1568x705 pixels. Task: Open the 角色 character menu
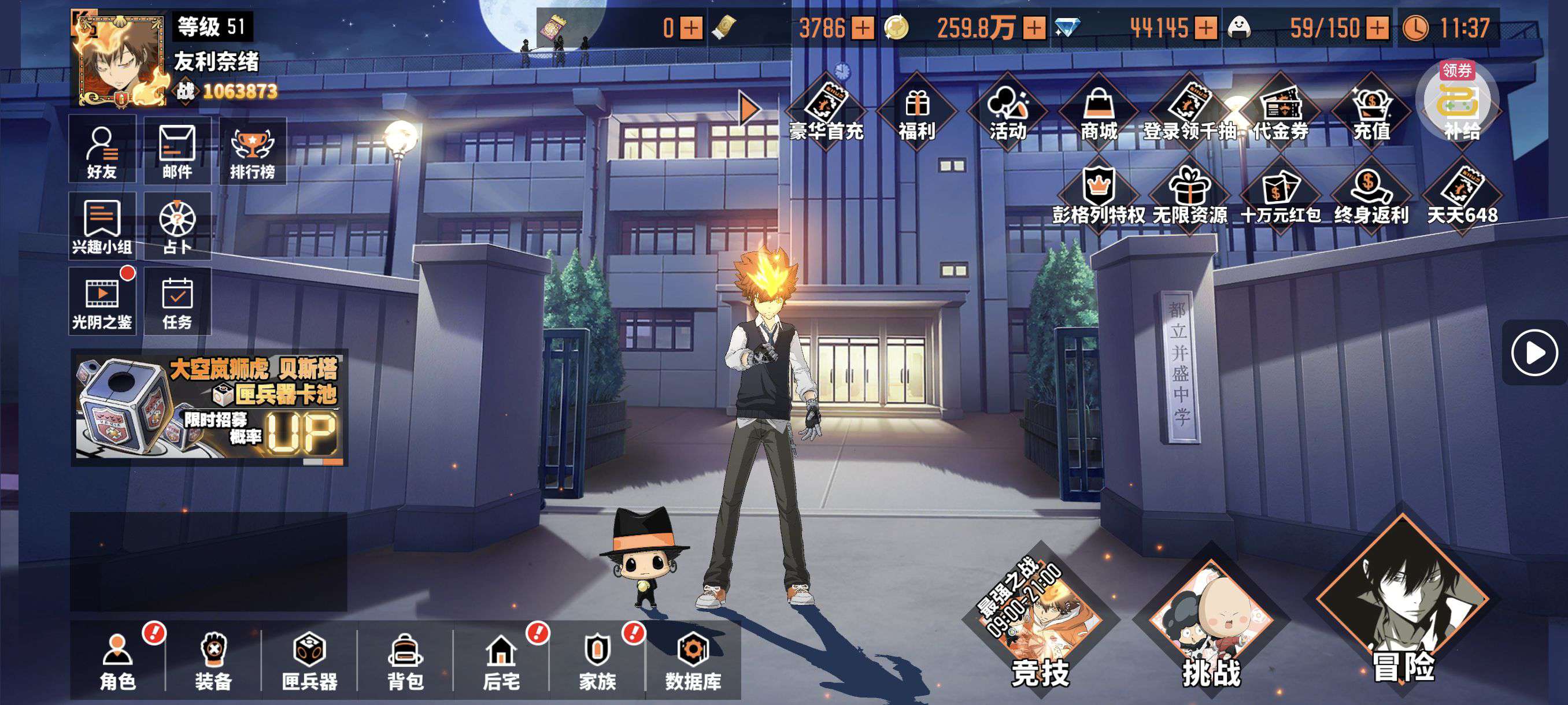[x=117, y=661]
